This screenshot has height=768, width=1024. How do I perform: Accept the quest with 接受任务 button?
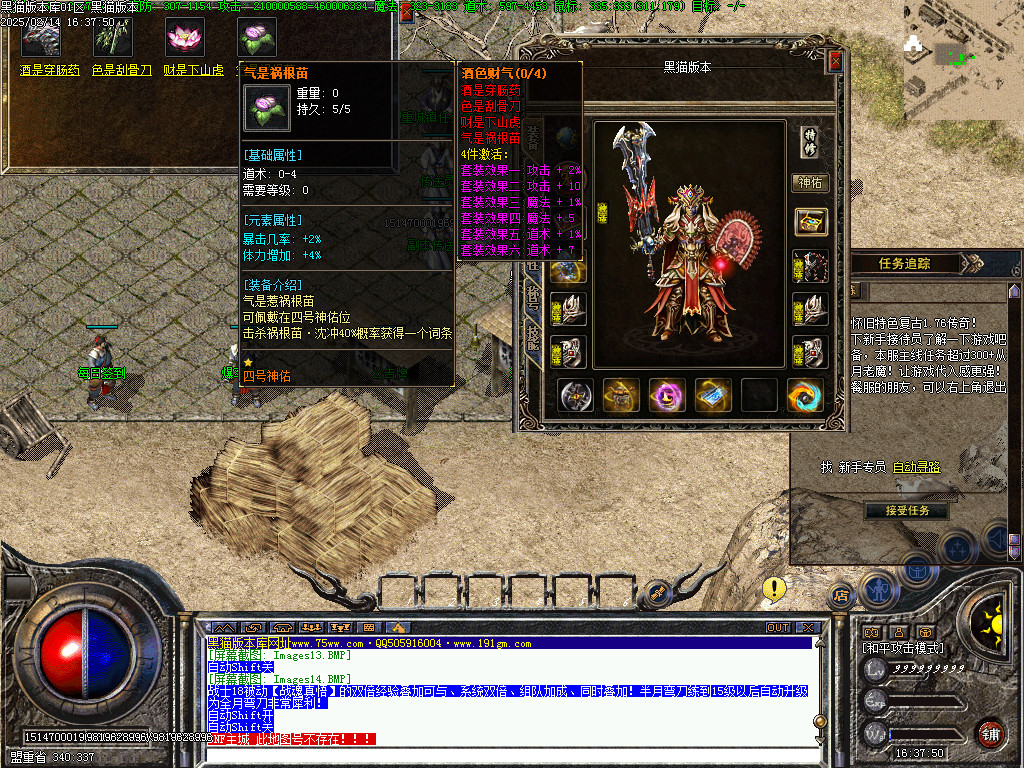[x=907, y=510]
